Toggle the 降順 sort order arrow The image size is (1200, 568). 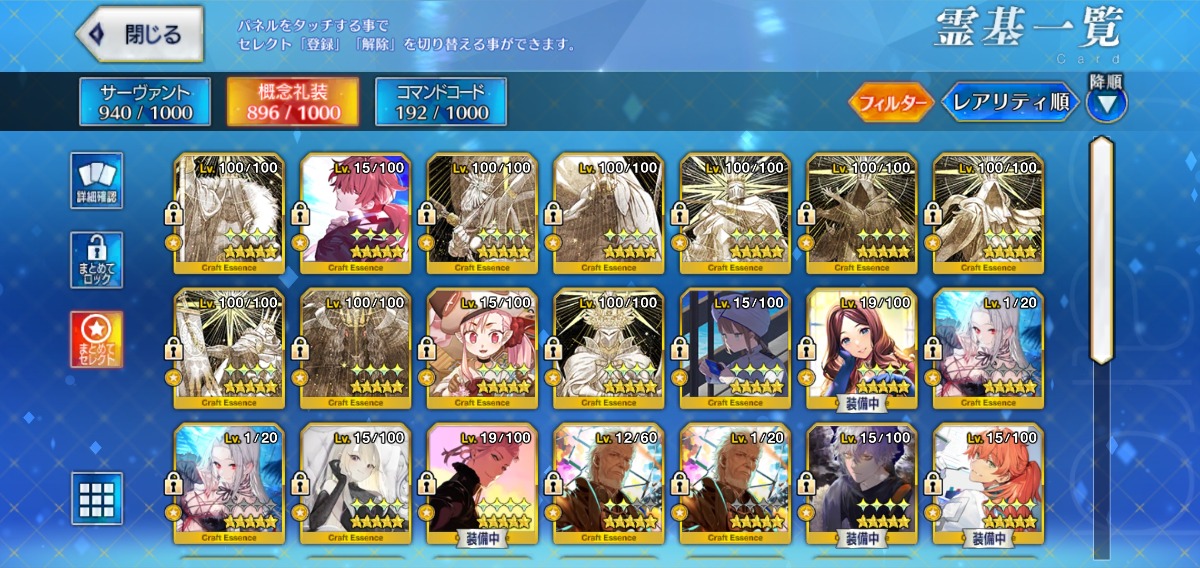[x=1107, y=102]
